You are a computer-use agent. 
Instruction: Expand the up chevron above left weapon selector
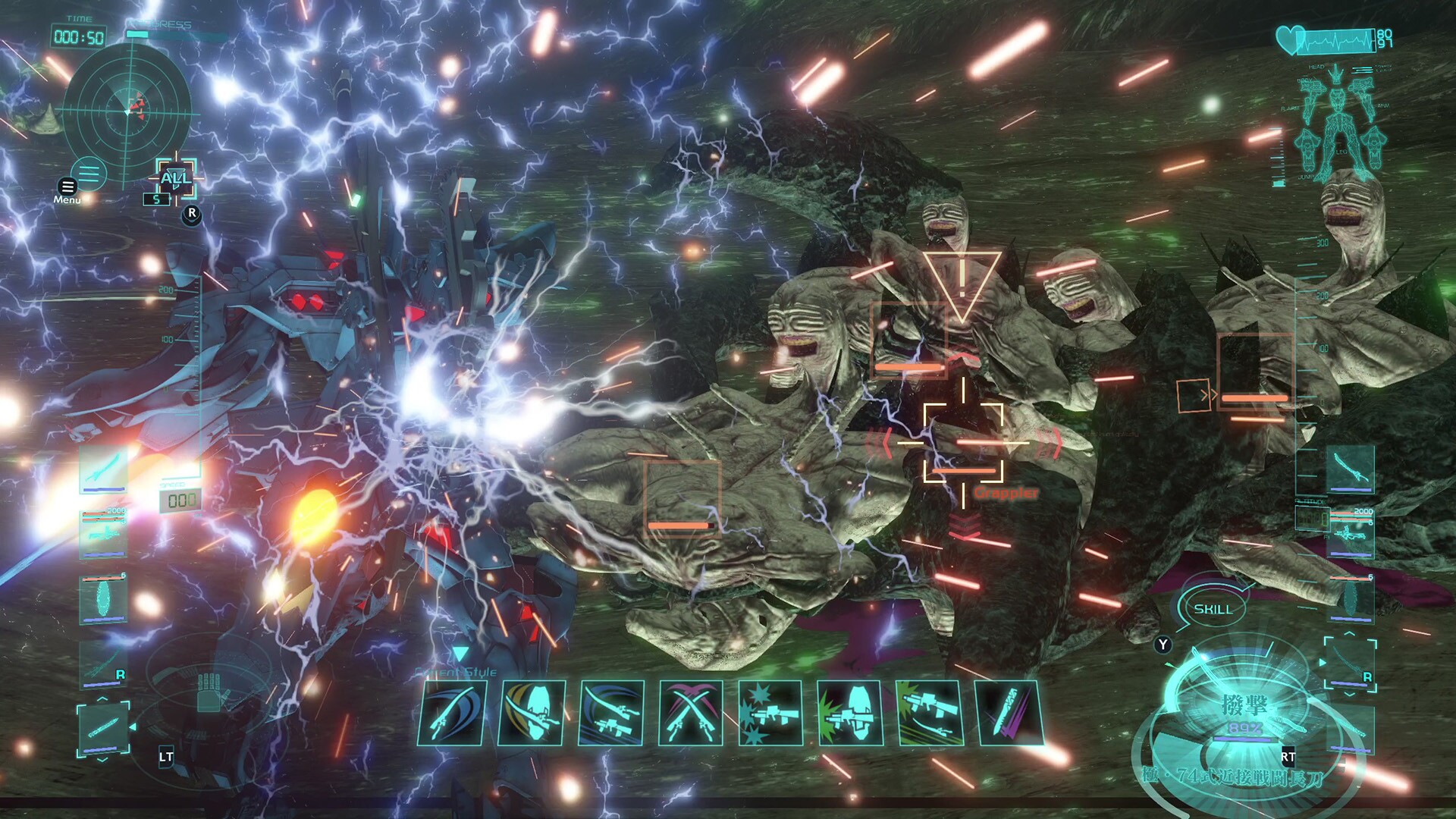point(102,699)
